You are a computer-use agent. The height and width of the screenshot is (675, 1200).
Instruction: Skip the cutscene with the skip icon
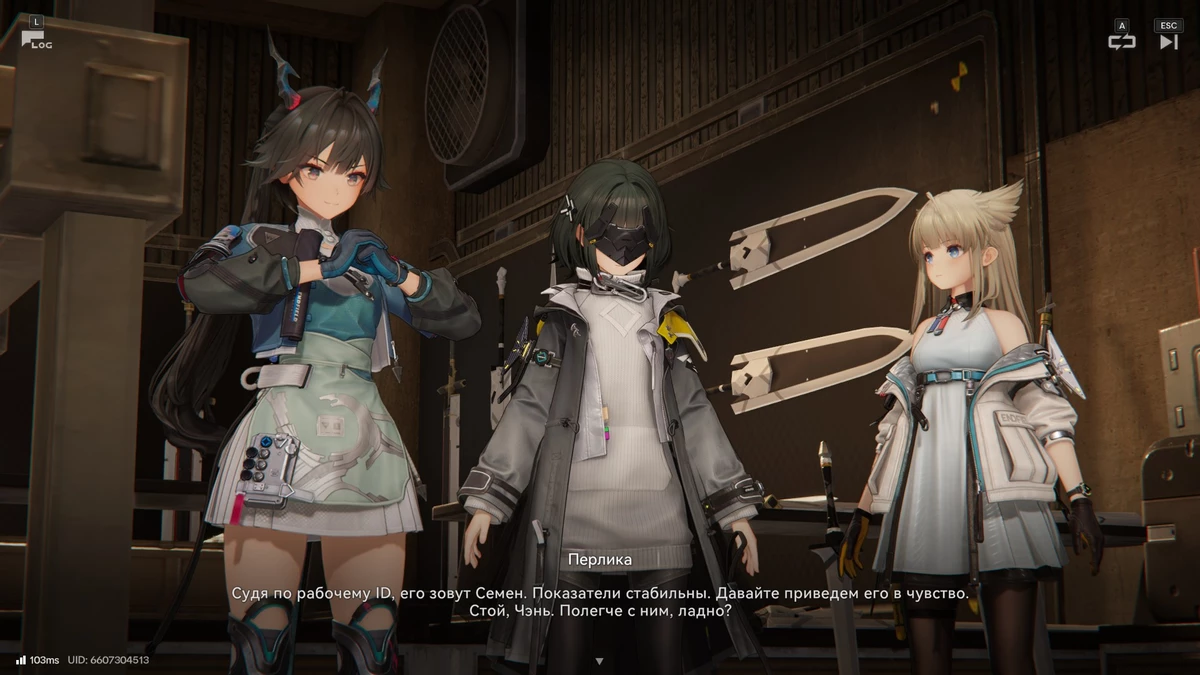coord(1168,41)
